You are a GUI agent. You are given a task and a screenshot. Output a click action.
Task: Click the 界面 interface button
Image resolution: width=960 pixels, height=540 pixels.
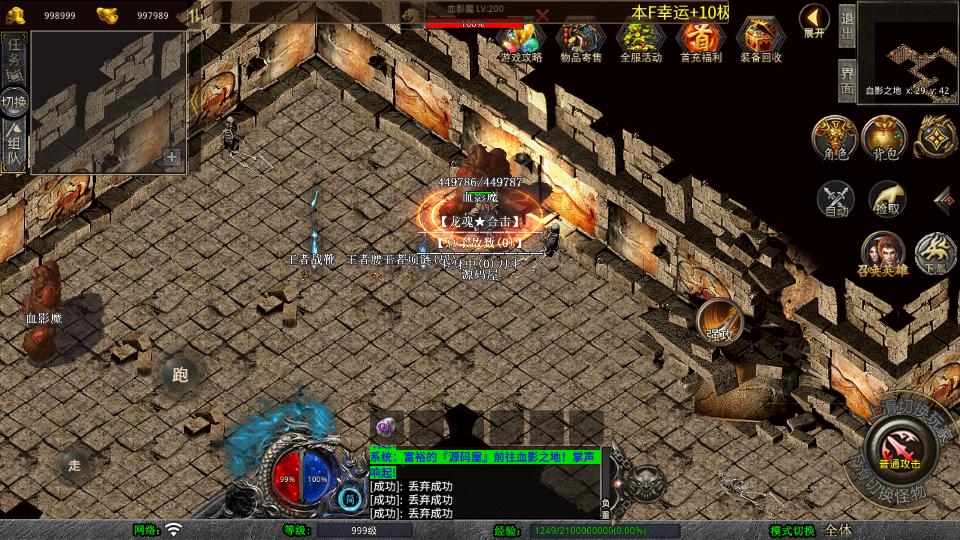point(846,80)
